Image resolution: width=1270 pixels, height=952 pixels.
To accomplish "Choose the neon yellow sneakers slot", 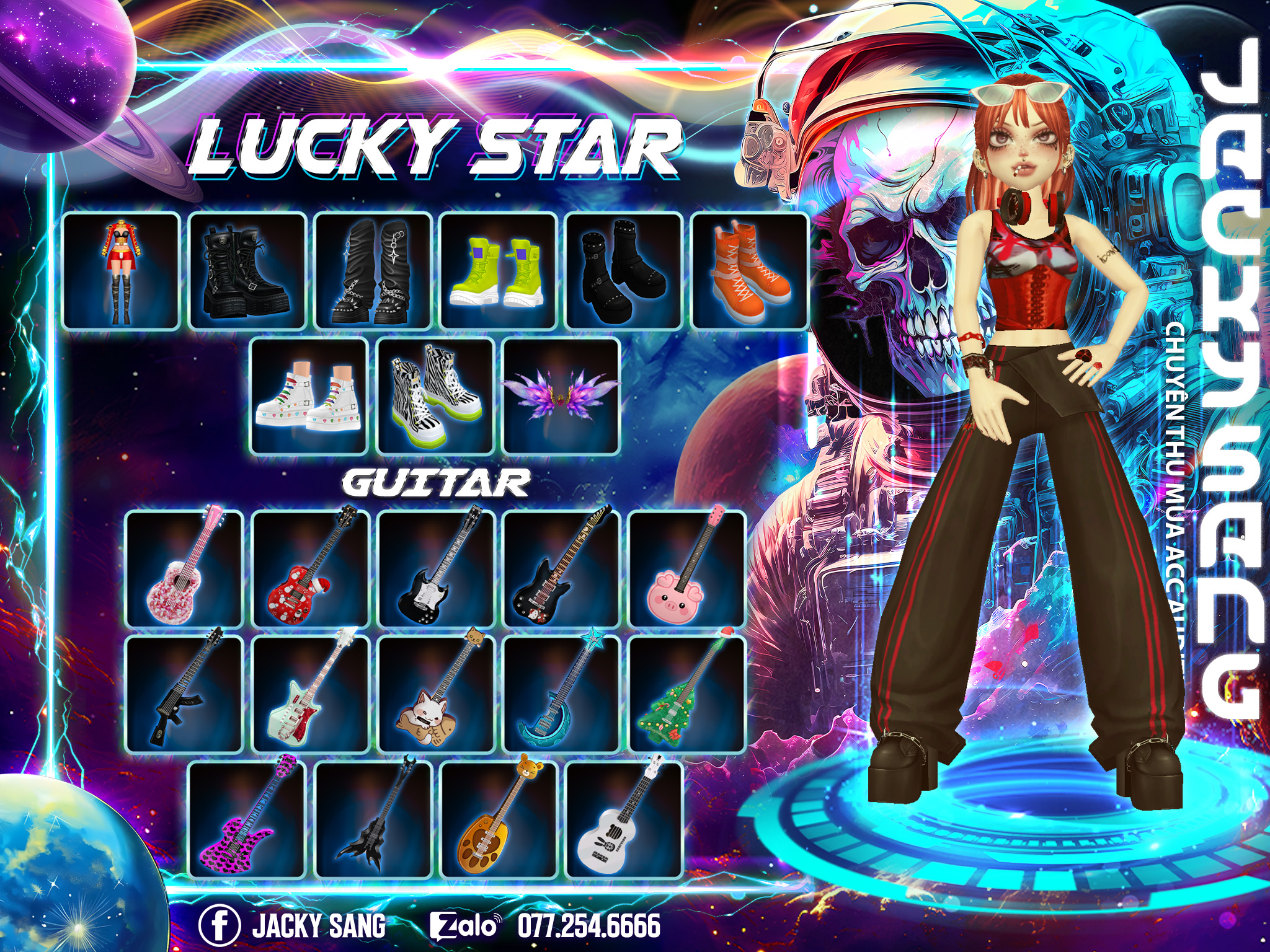I will [497, 271].
